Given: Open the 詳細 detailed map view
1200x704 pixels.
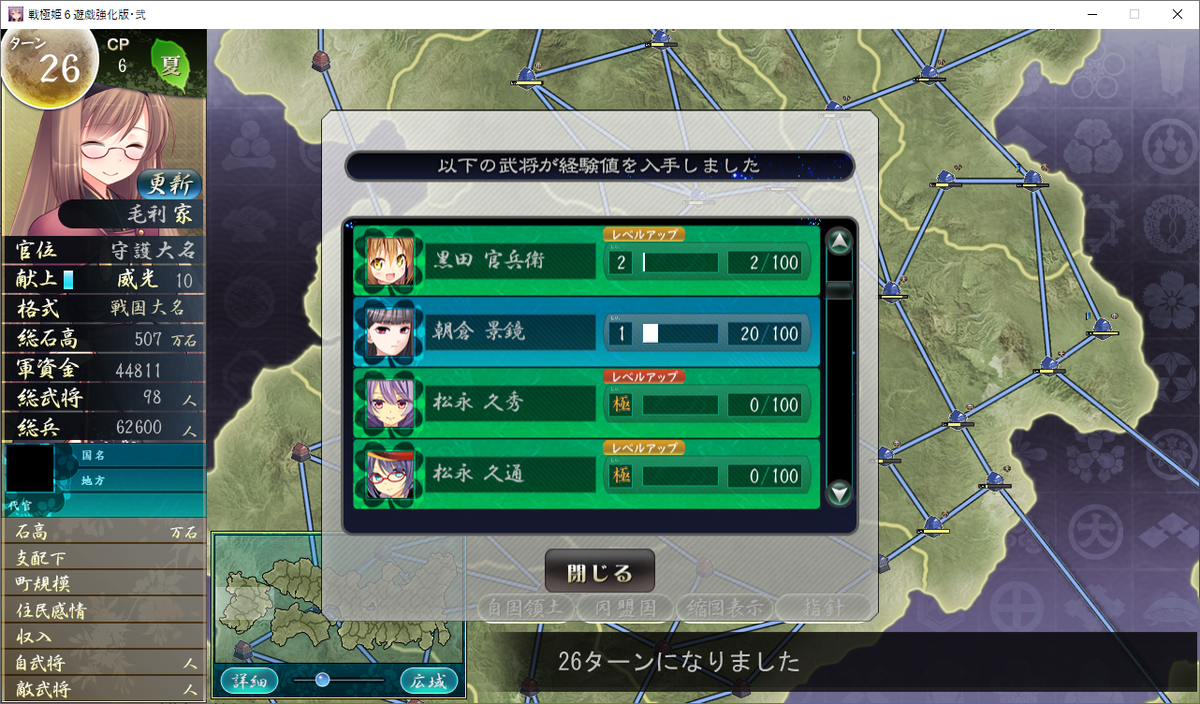Looking at the screenshot, I should [249, 681].
